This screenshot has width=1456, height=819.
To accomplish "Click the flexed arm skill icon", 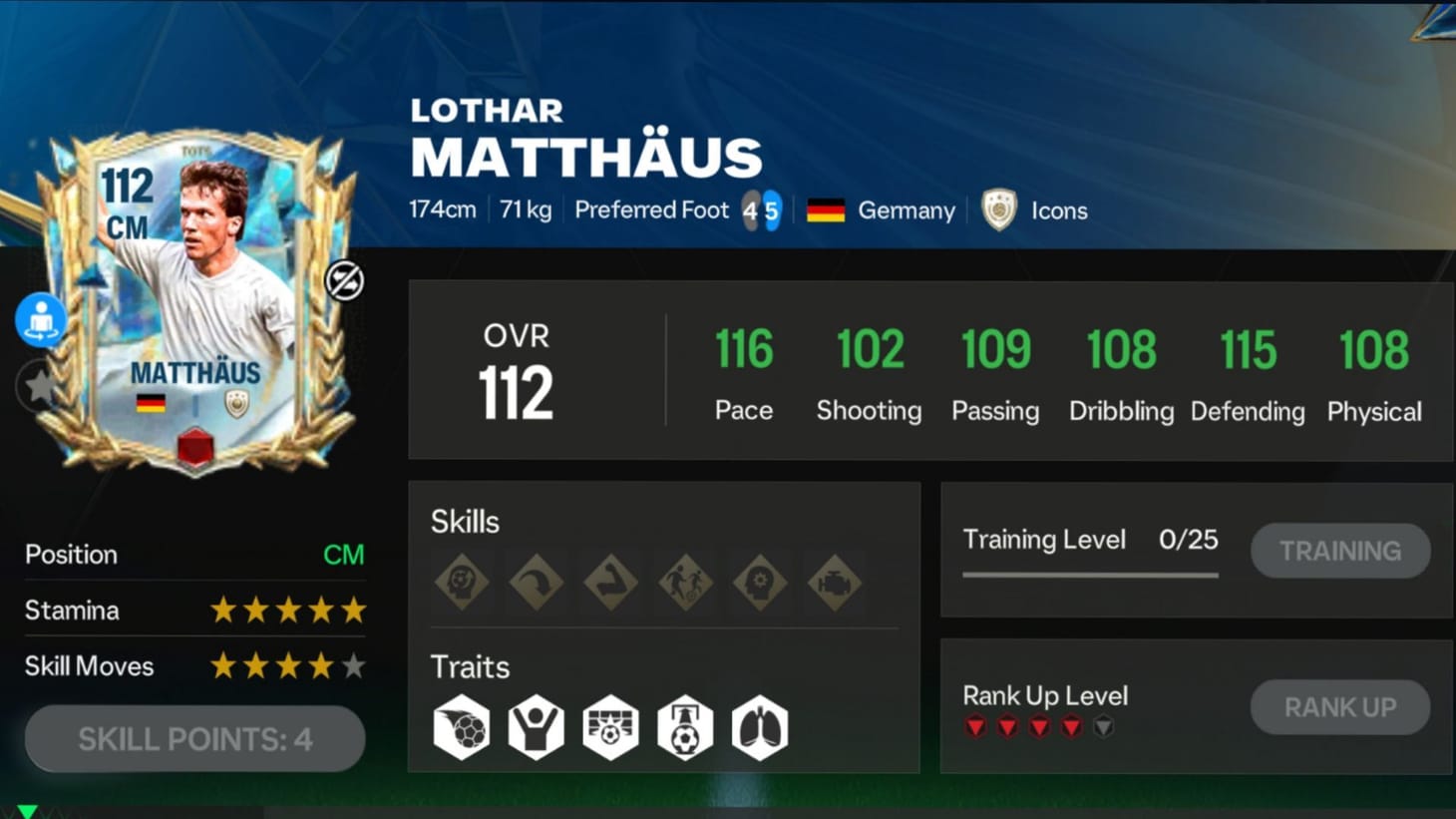I will [x=610, y=582].
